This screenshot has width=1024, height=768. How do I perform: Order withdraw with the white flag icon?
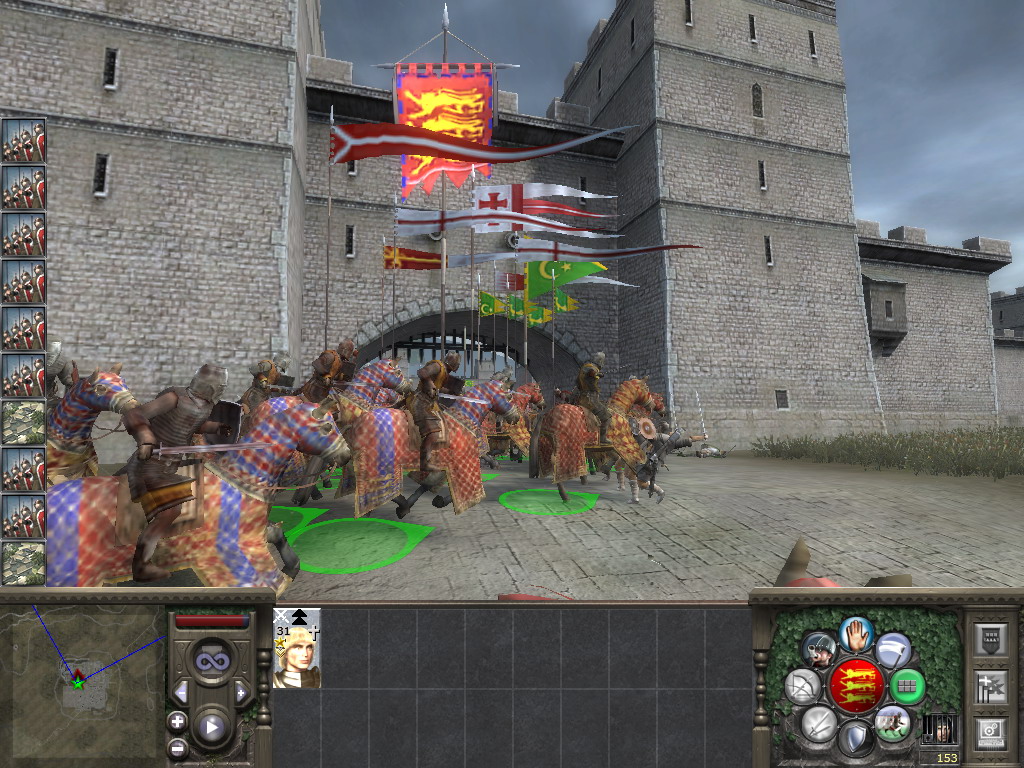pyautogui.click(x=893, y=649)
